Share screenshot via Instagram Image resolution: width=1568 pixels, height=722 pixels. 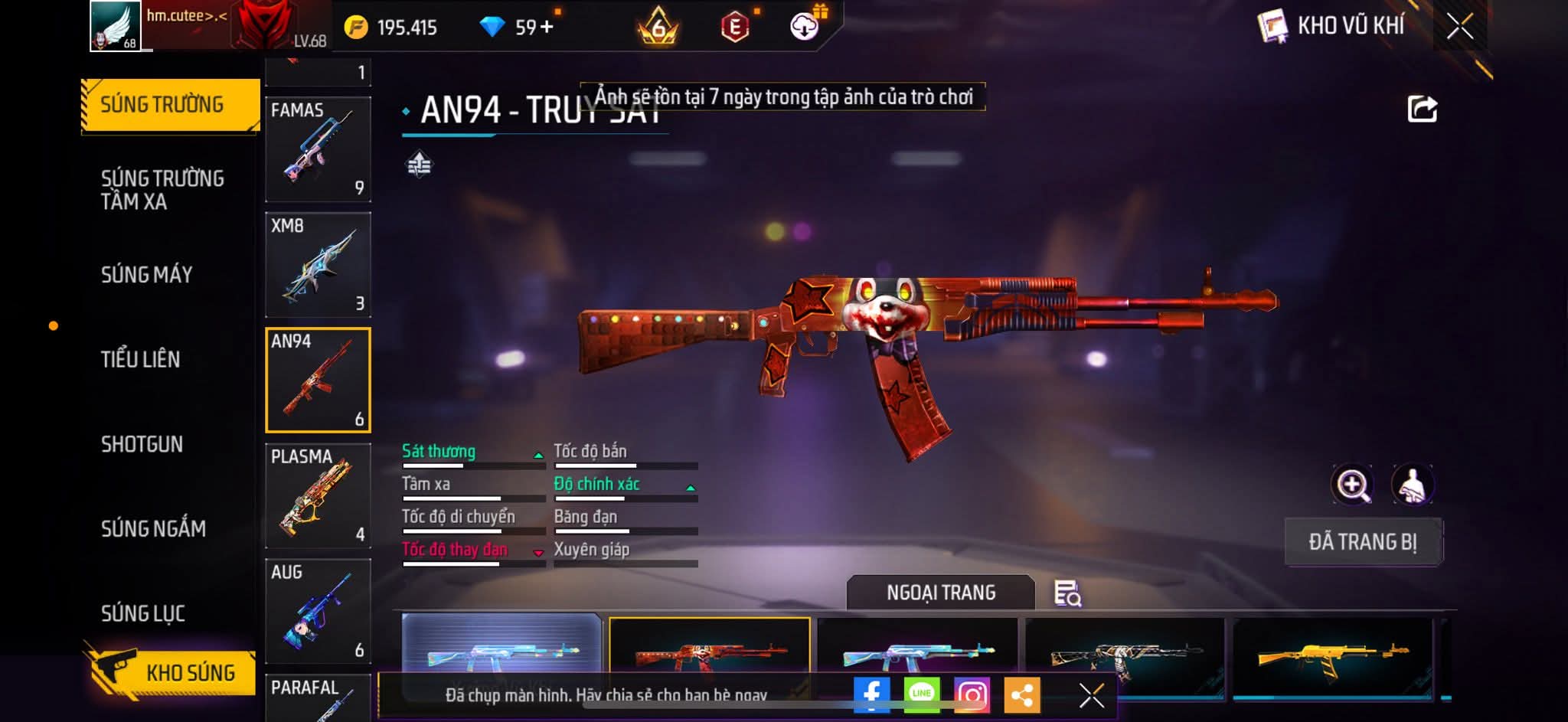972,694
